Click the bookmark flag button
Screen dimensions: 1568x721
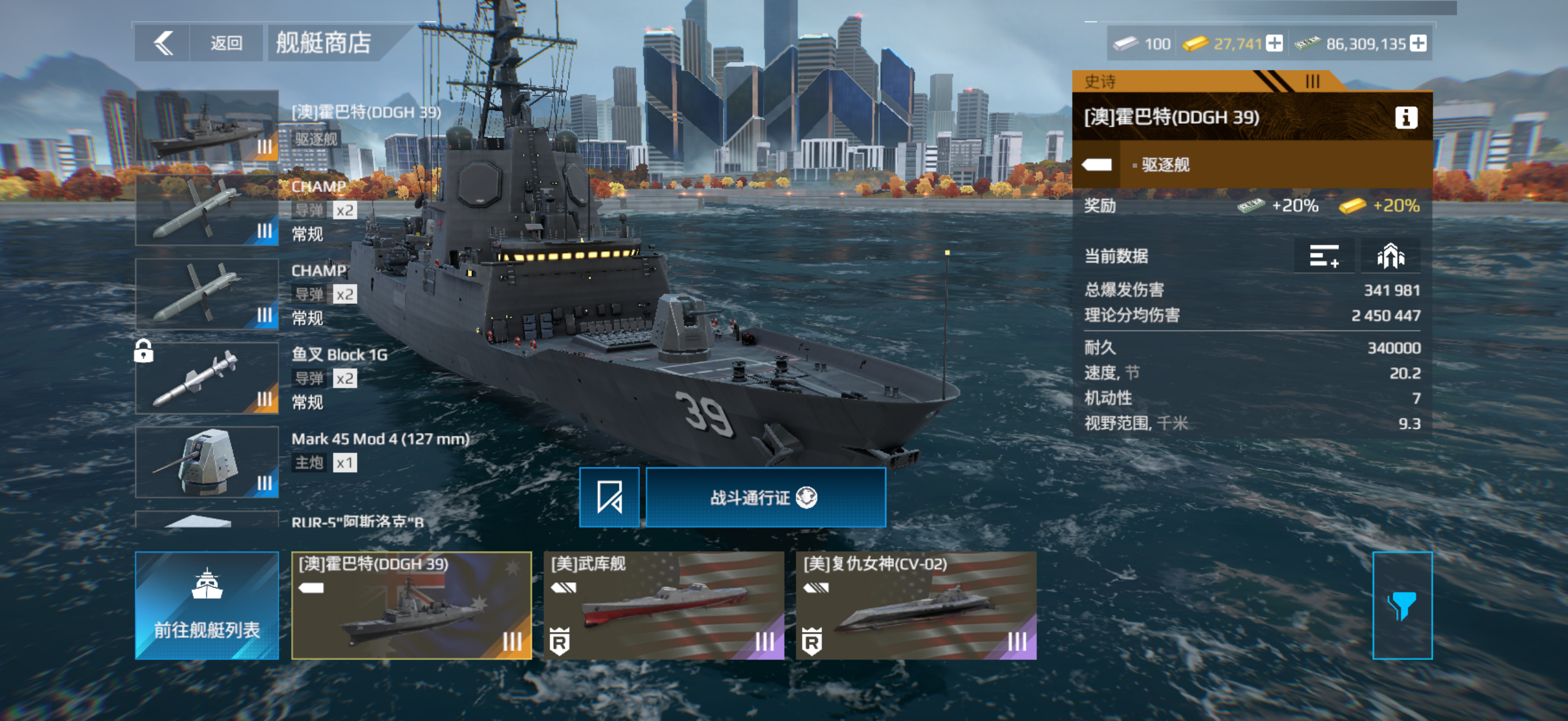[x=609, y=497]
